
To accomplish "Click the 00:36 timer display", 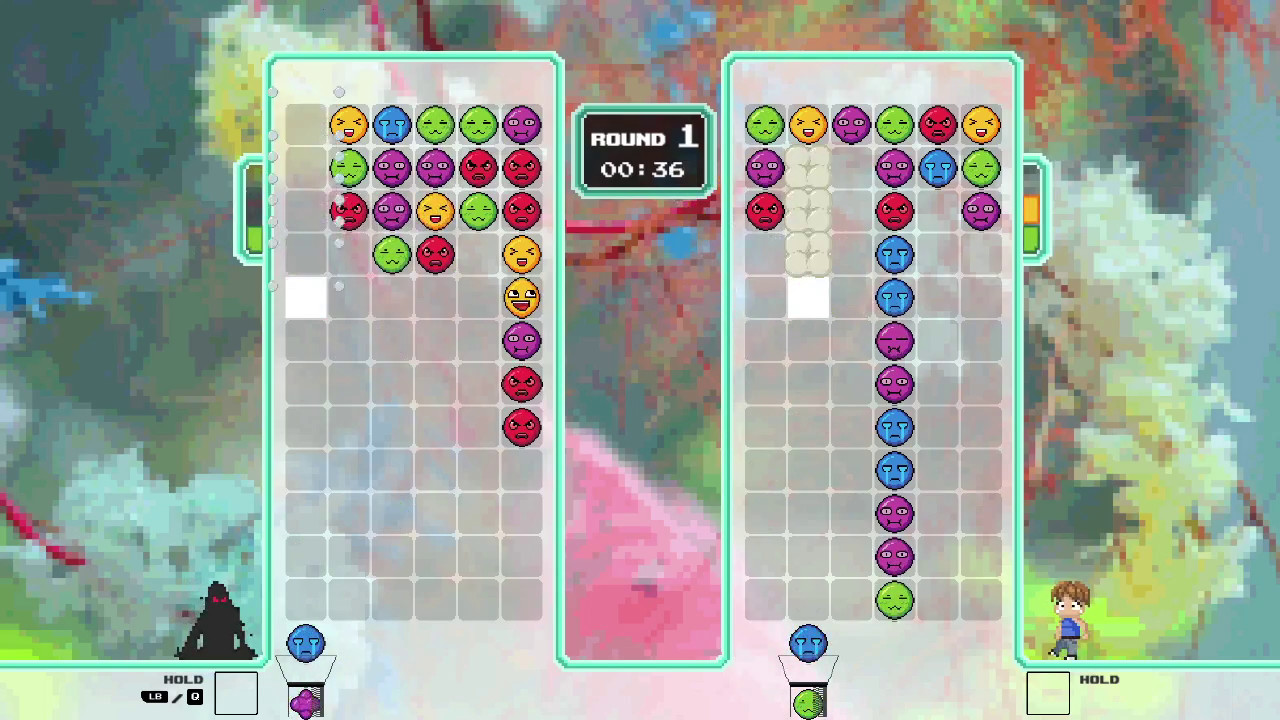I will click(643, 170).
